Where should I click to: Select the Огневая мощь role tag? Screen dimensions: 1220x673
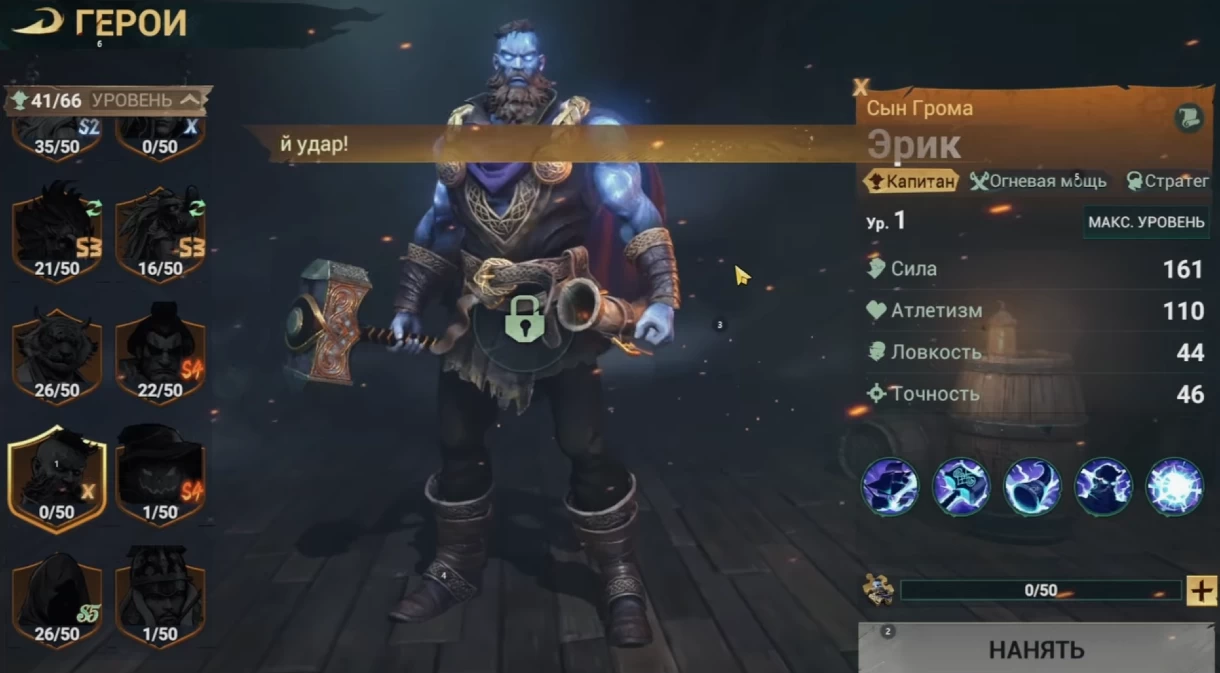pyautogui.click(x=1039, y=181)
